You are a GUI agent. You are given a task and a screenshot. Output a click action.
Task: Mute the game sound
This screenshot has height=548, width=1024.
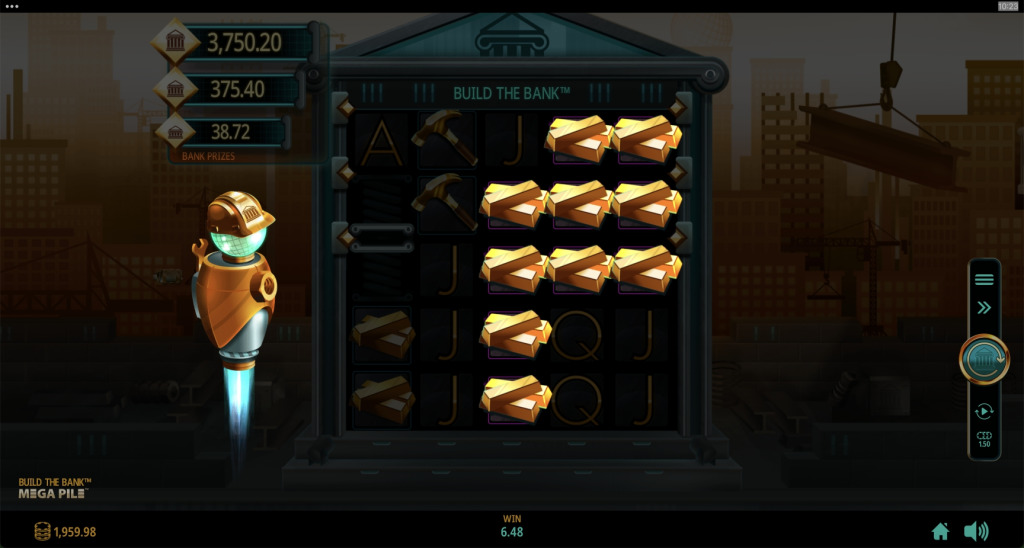975,531
